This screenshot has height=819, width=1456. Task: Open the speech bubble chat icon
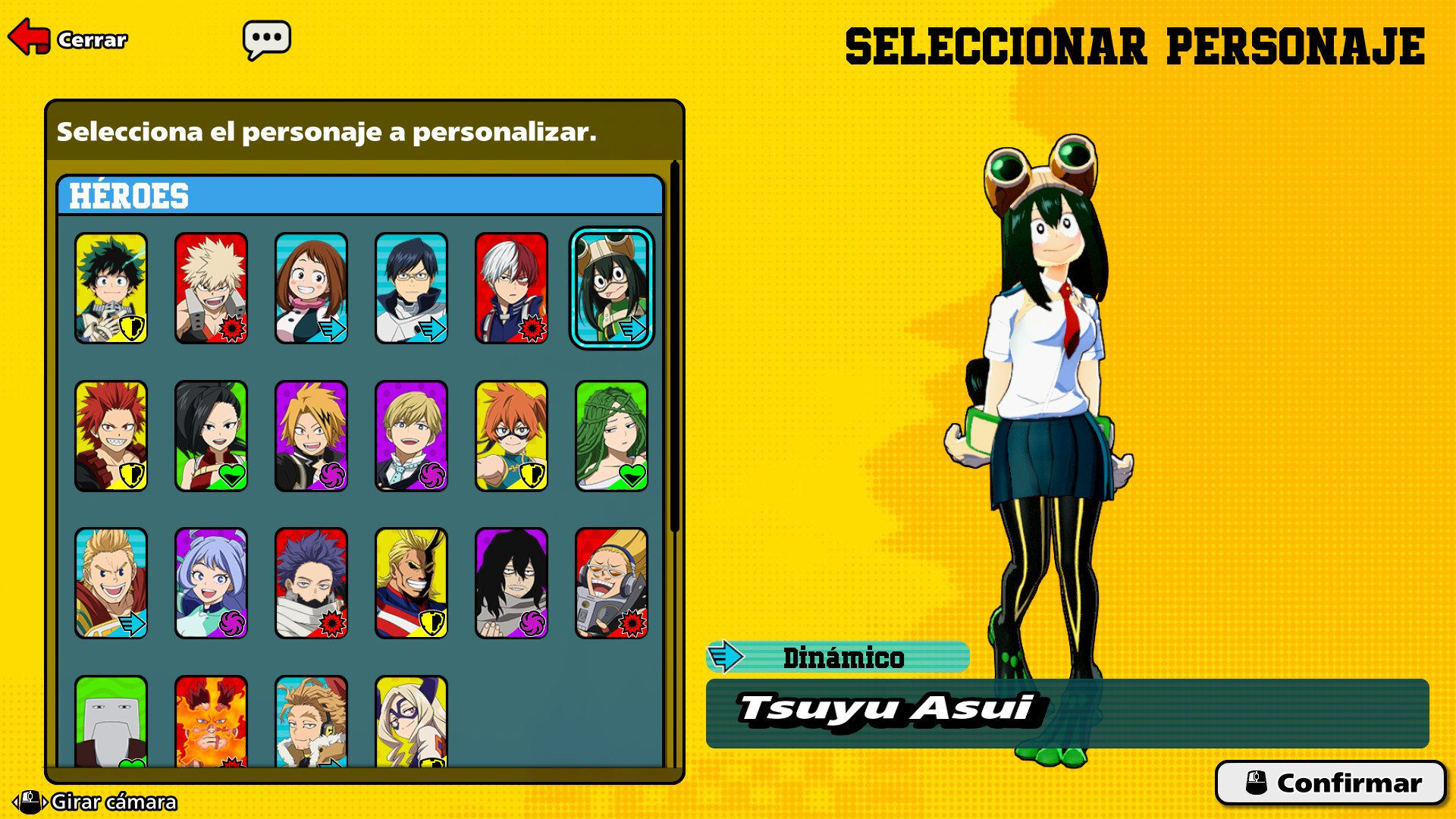(x=265, y=37)
